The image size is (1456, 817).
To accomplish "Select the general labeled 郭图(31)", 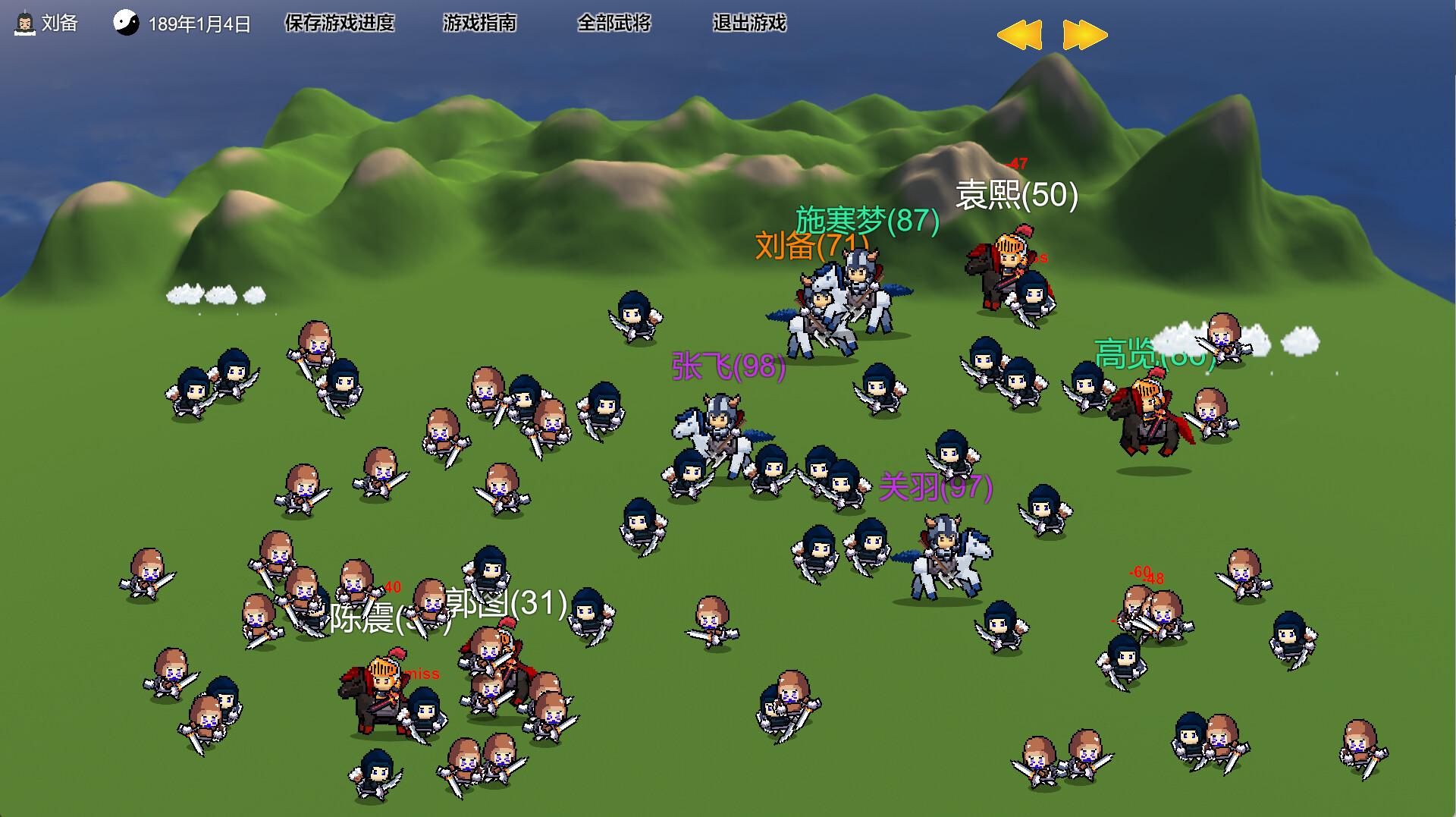I will click(x=503, y=660).
